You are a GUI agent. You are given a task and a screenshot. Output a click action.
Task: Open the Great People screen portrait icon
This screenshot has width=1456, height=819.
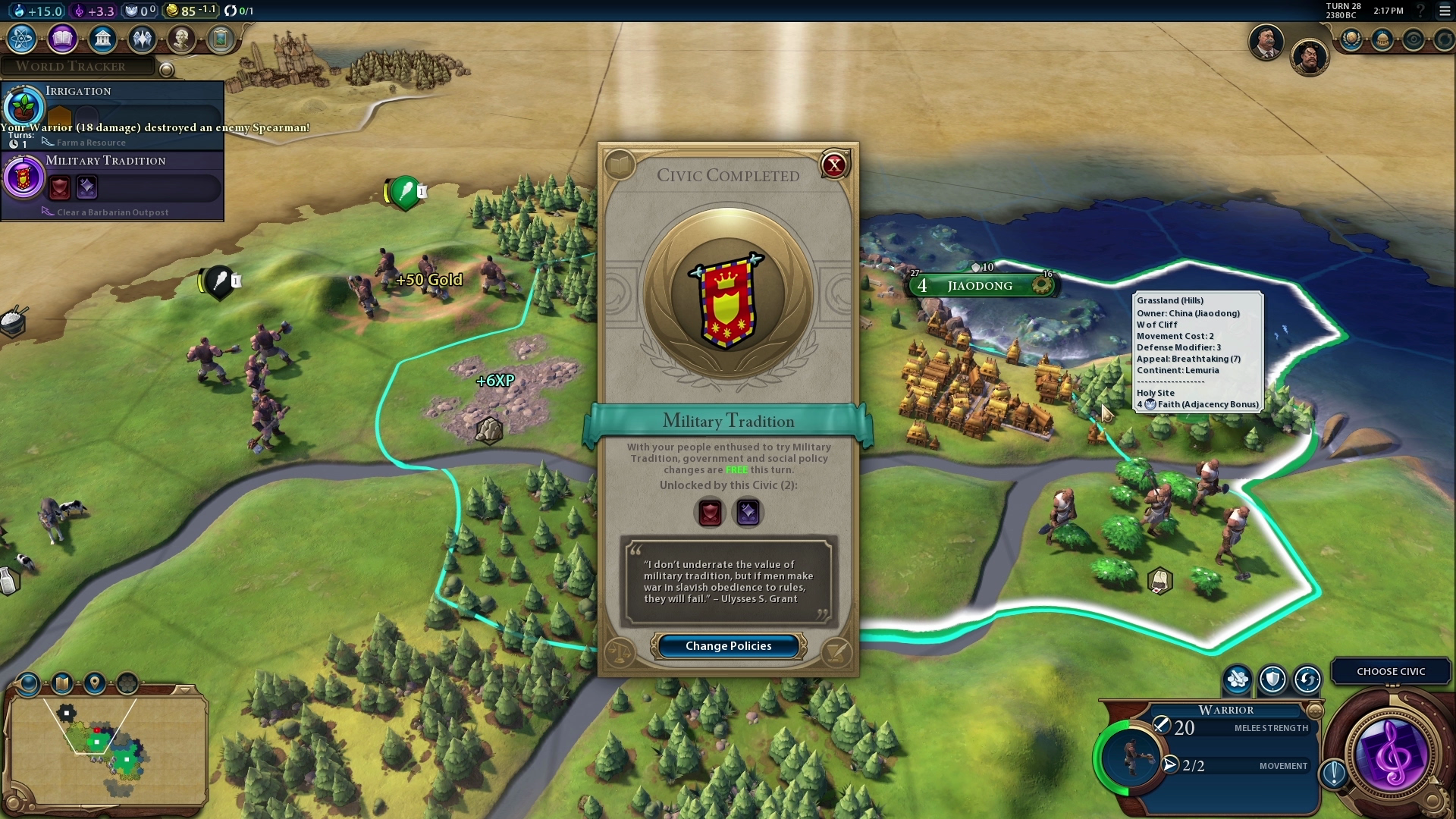click(182, 39)
